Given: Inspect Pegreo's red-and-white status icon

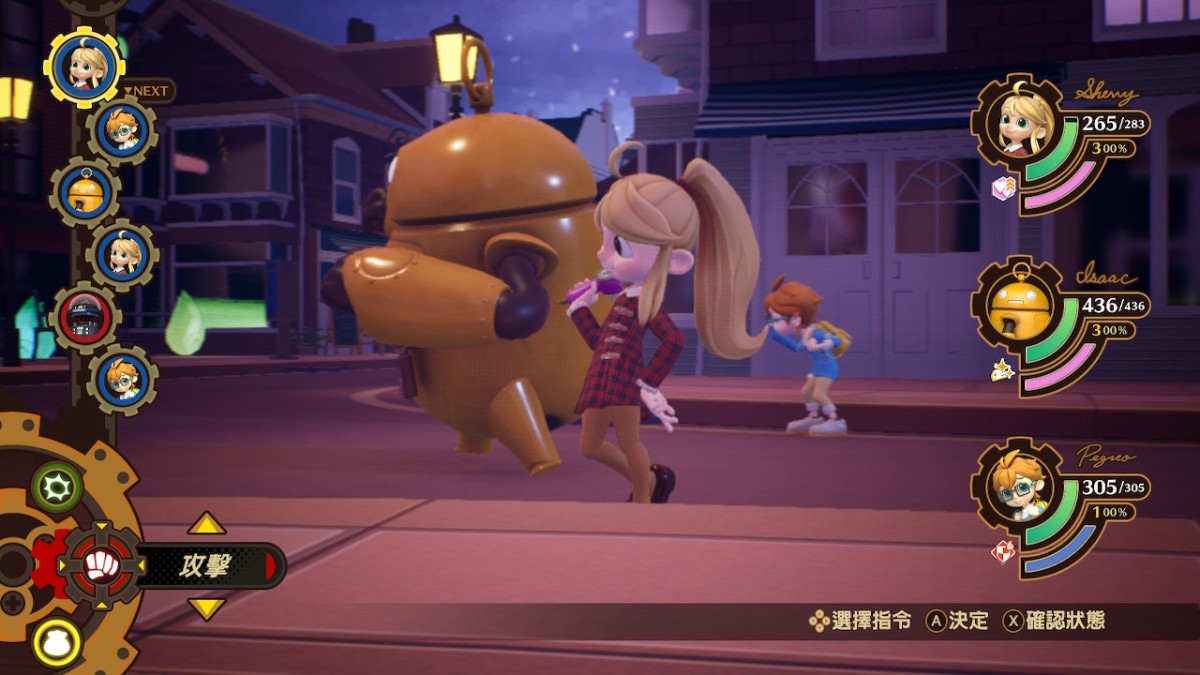Looking at the screenshot, I should pyautogui.click(x=1002, y=552).
